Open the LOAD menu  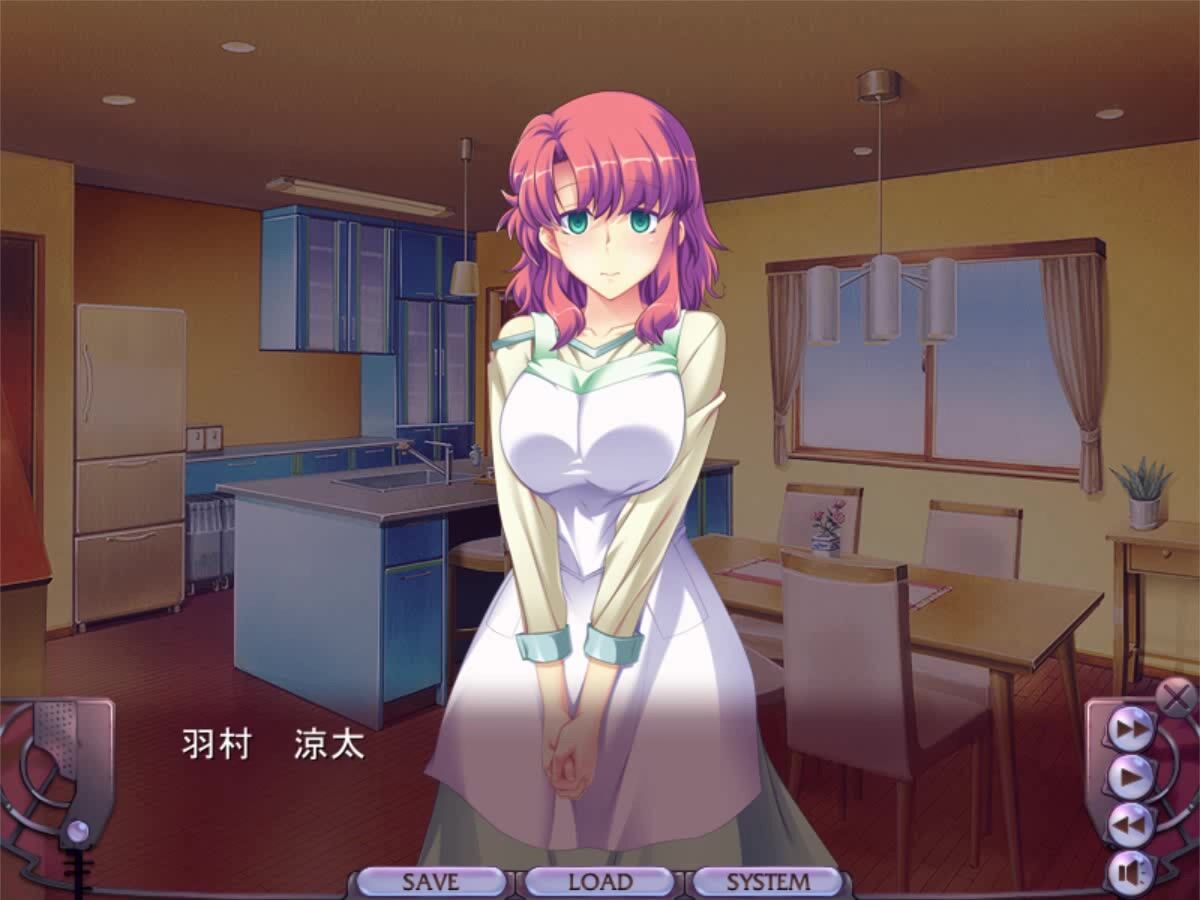(600, 882)
